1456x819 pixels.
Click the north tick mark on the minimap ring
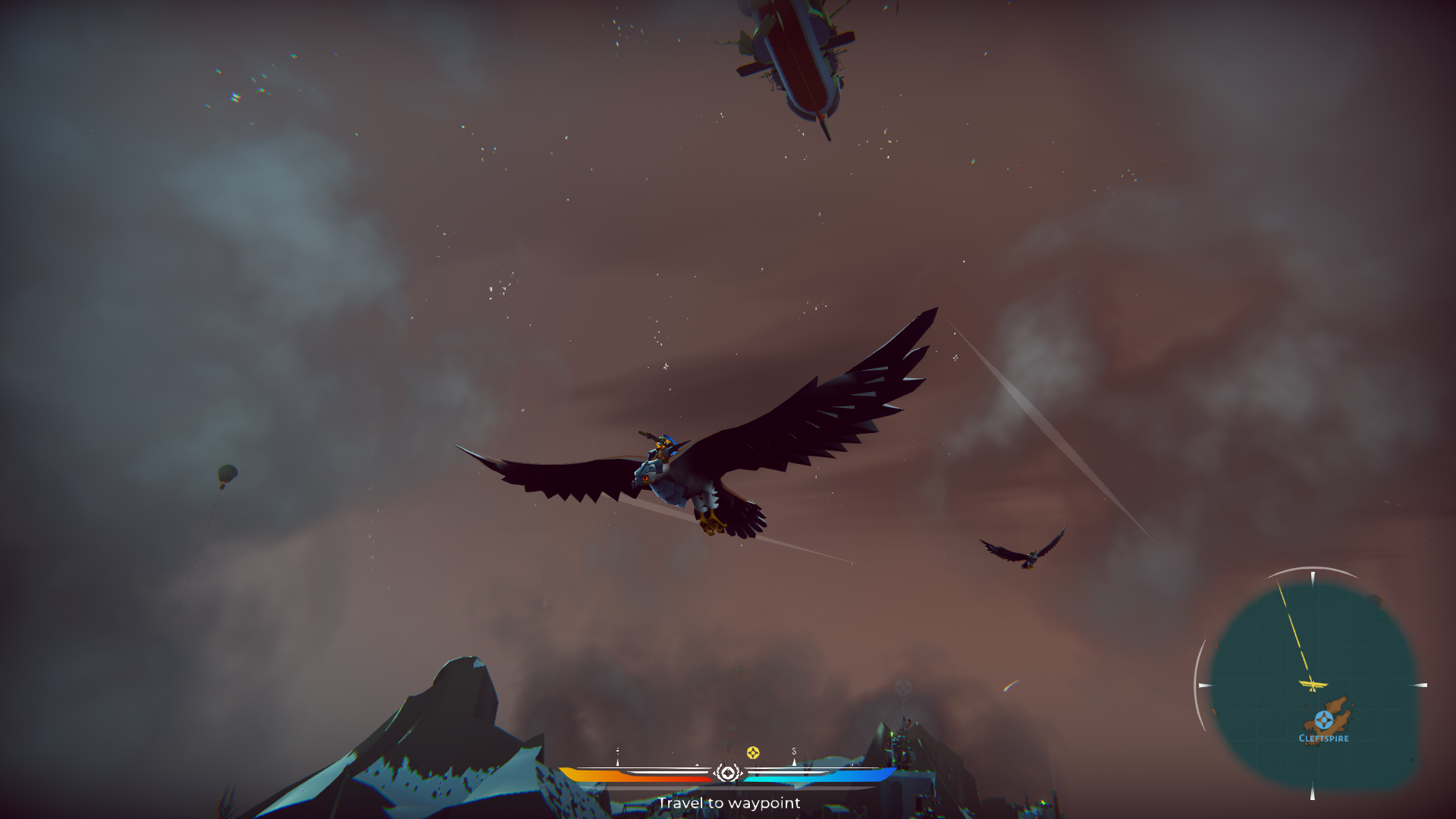pyautogui.click(x=1313, y=576)
